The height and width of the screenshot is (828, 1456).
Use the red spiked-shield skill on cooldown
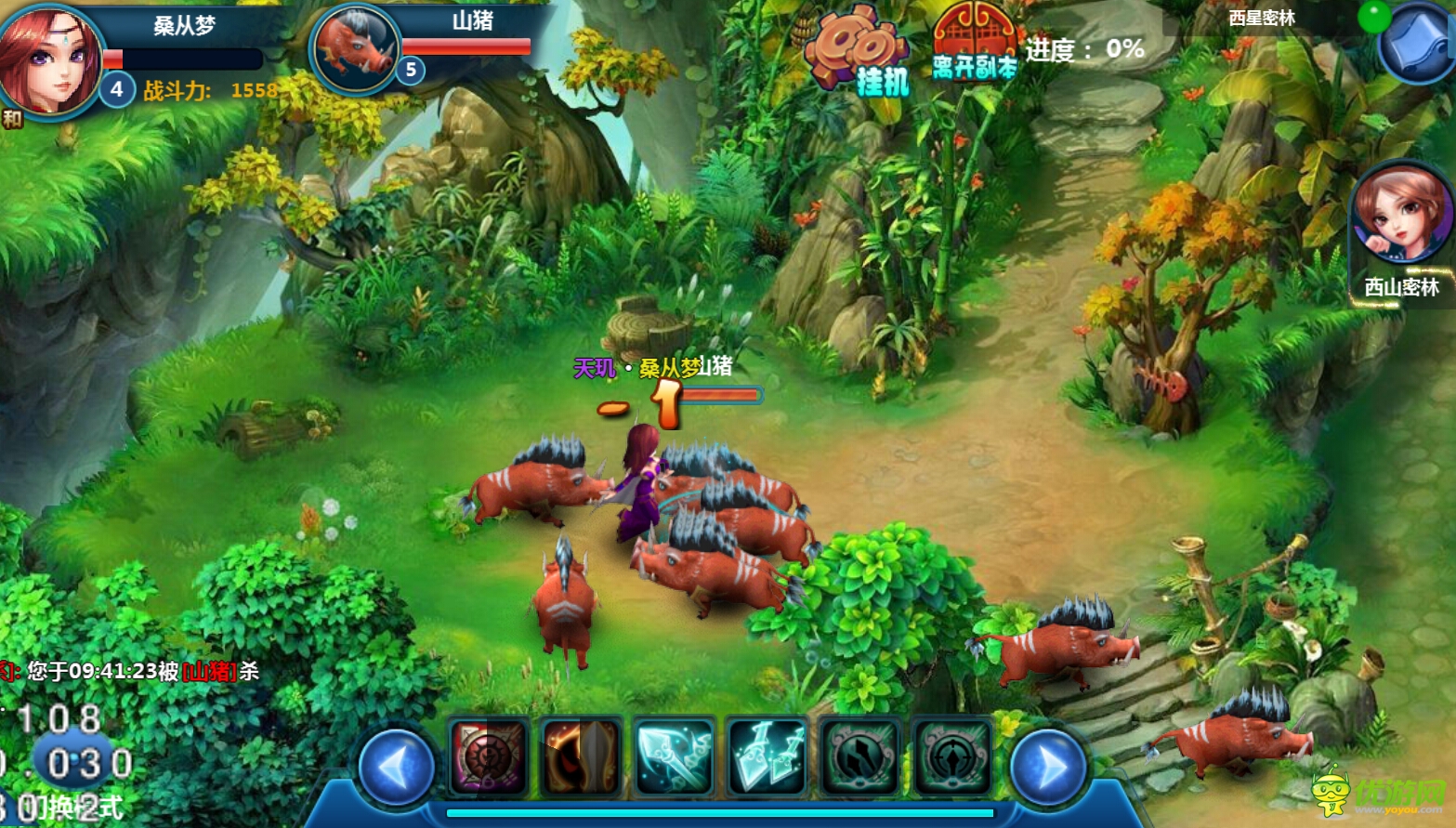pos(489,756)
